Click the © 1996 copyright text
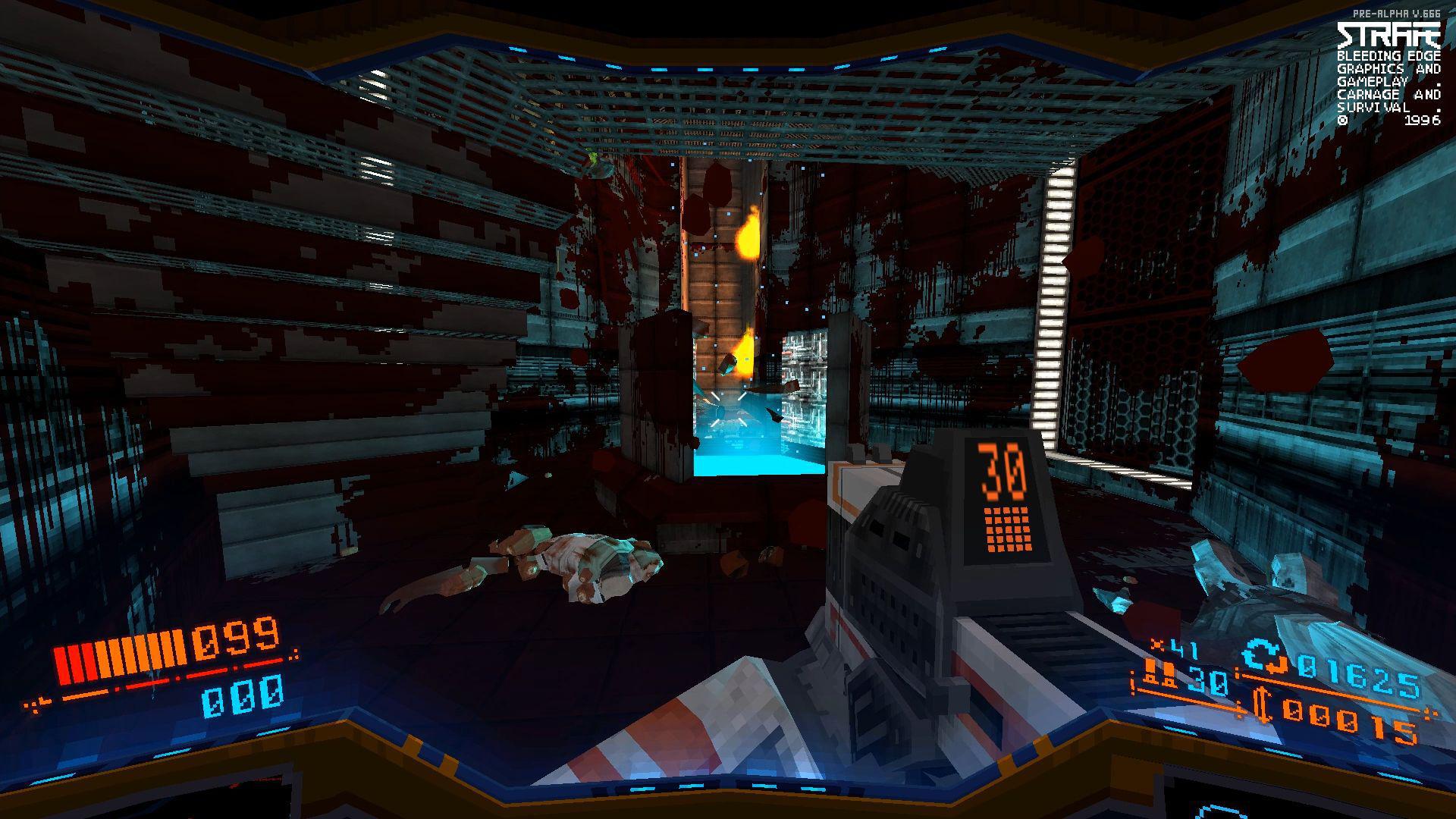This screenshot has width=1456, height=819. tap(1392, 120)
